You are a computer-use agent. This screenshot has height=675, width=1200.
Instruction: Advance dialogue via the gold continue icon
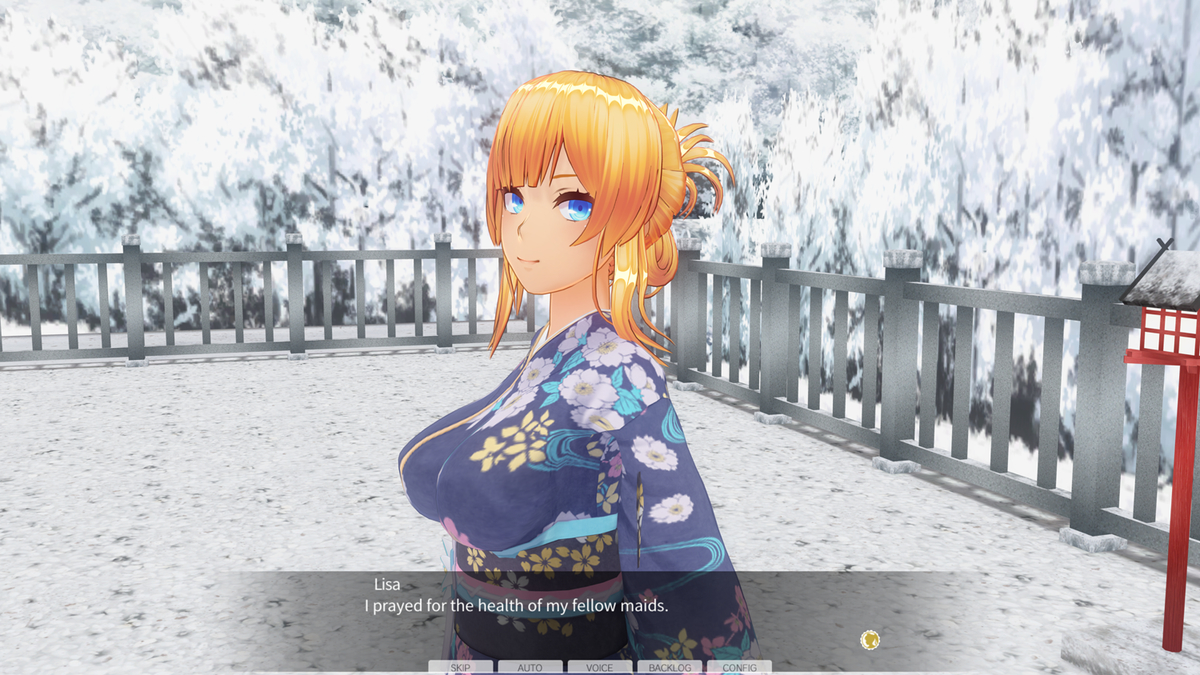click(870, 639)
